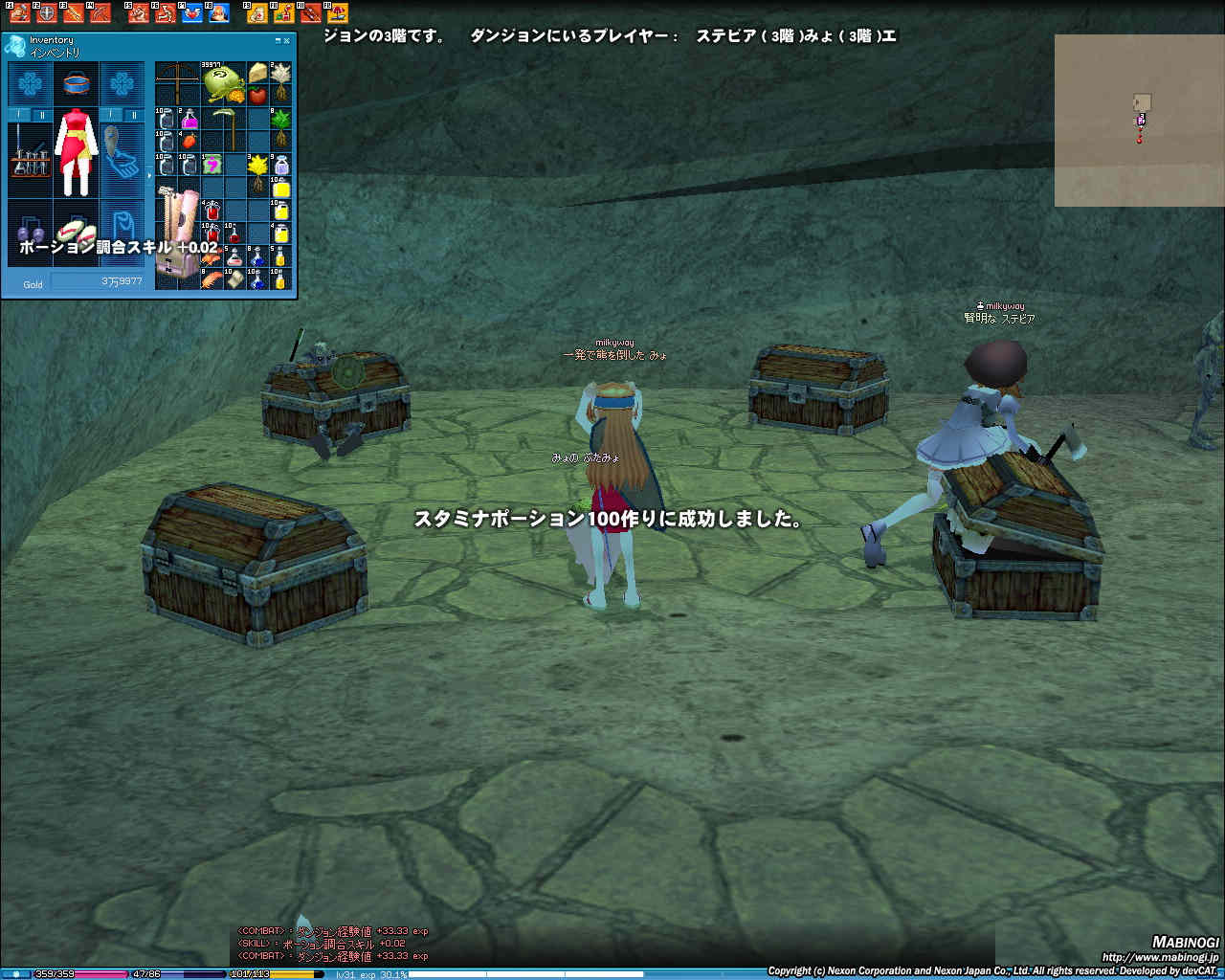This screenshot has width=1225, height=980.
Task: Choose the pink potion bottle
Action: pyautogui.click(x=189, y=120)
